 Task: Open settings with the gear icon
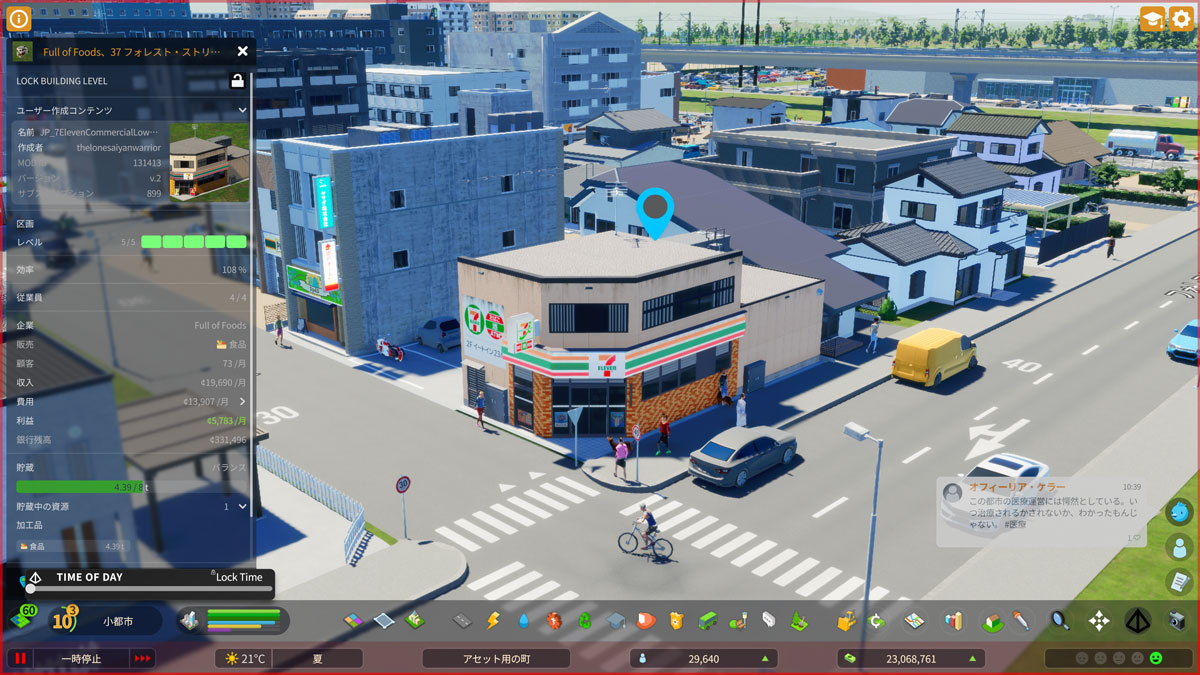pyautogui.click(x=1181, y=19)
